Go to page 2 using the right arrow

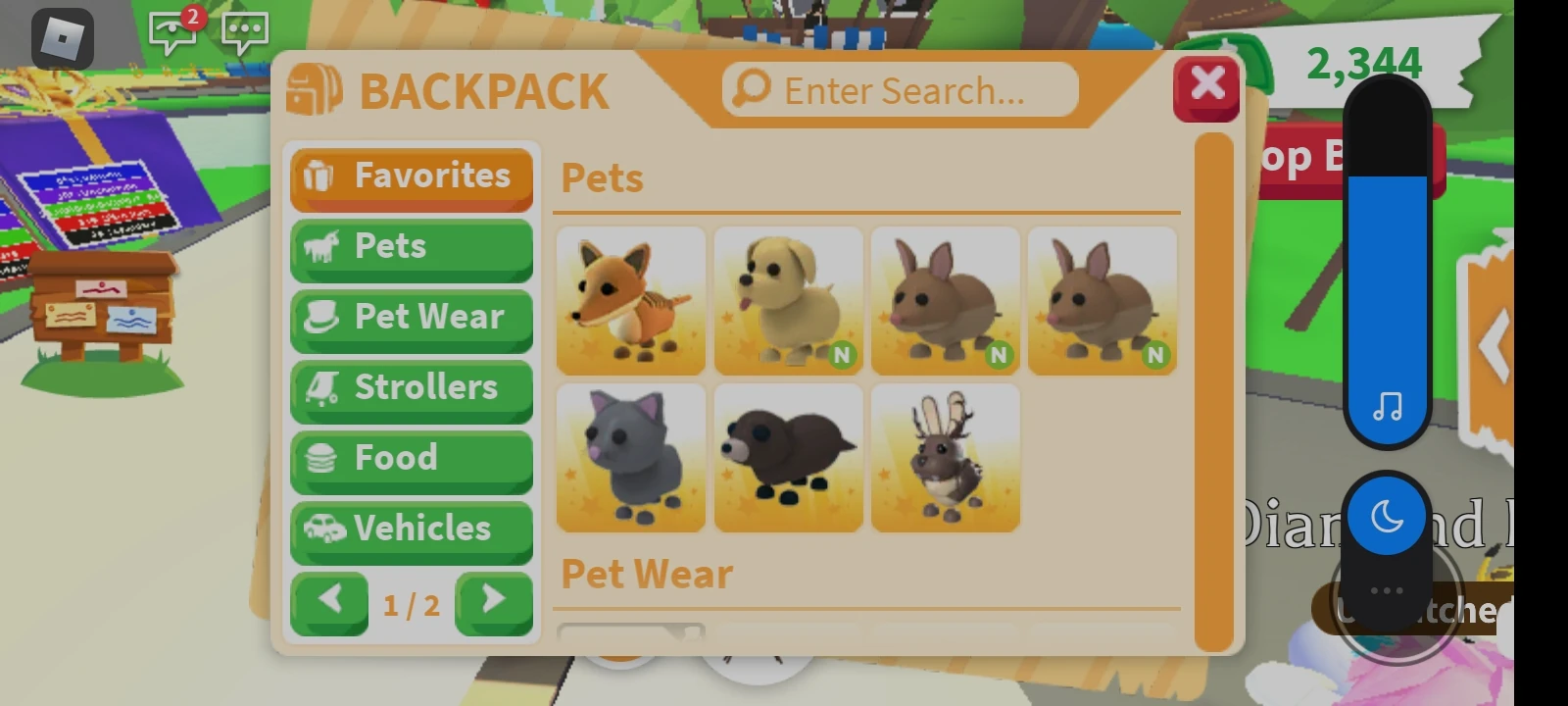coord(495,602)
